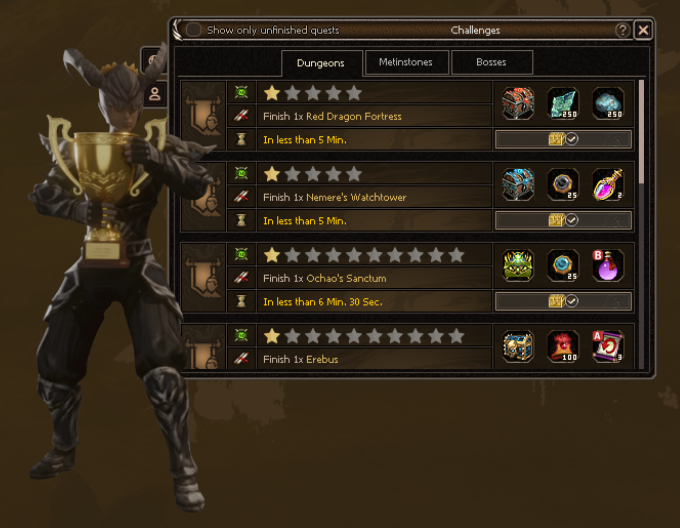Claim the Red Dragon Fortress reward button

563,139
